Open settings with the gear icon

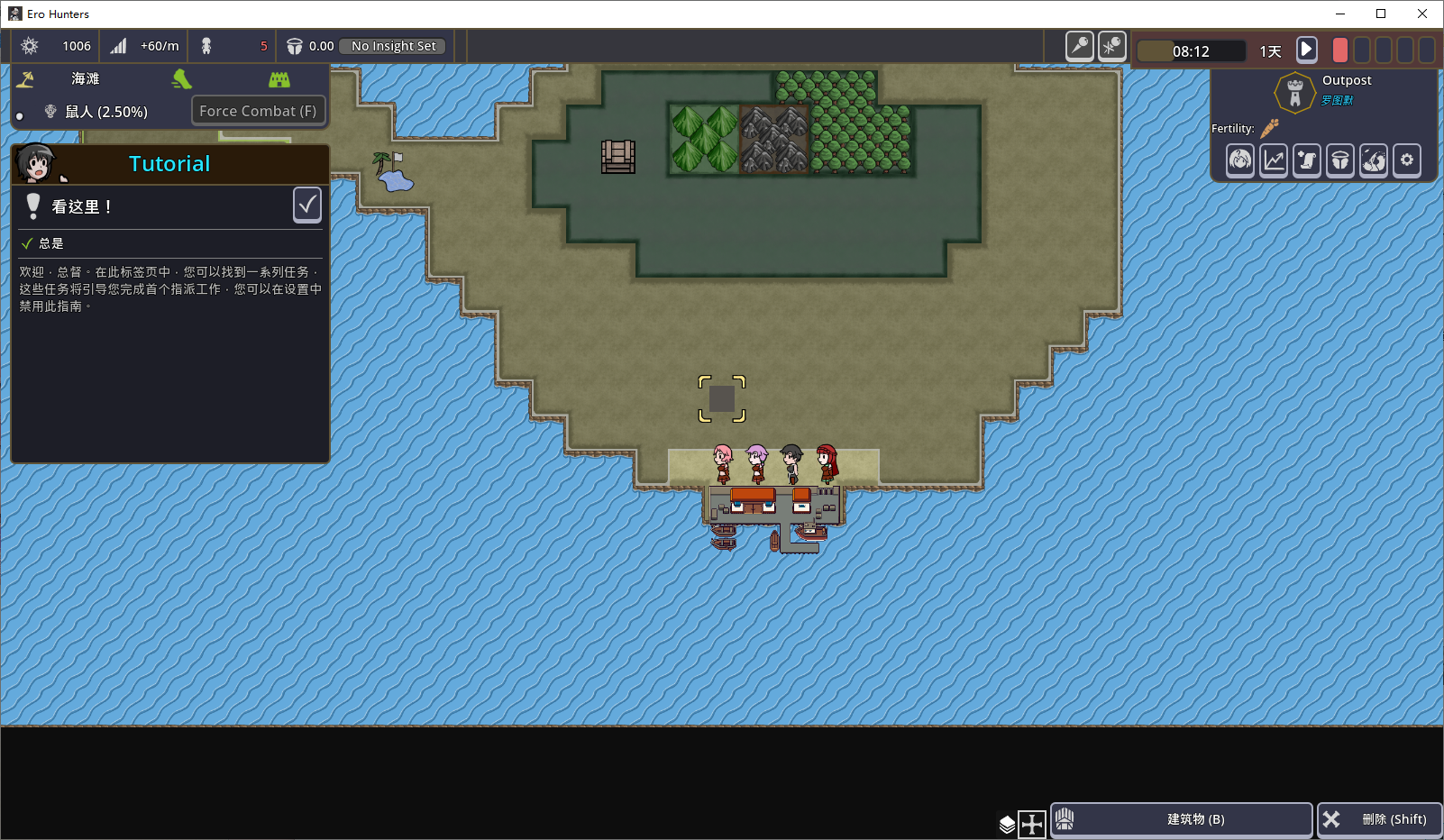coord(1407,160)
